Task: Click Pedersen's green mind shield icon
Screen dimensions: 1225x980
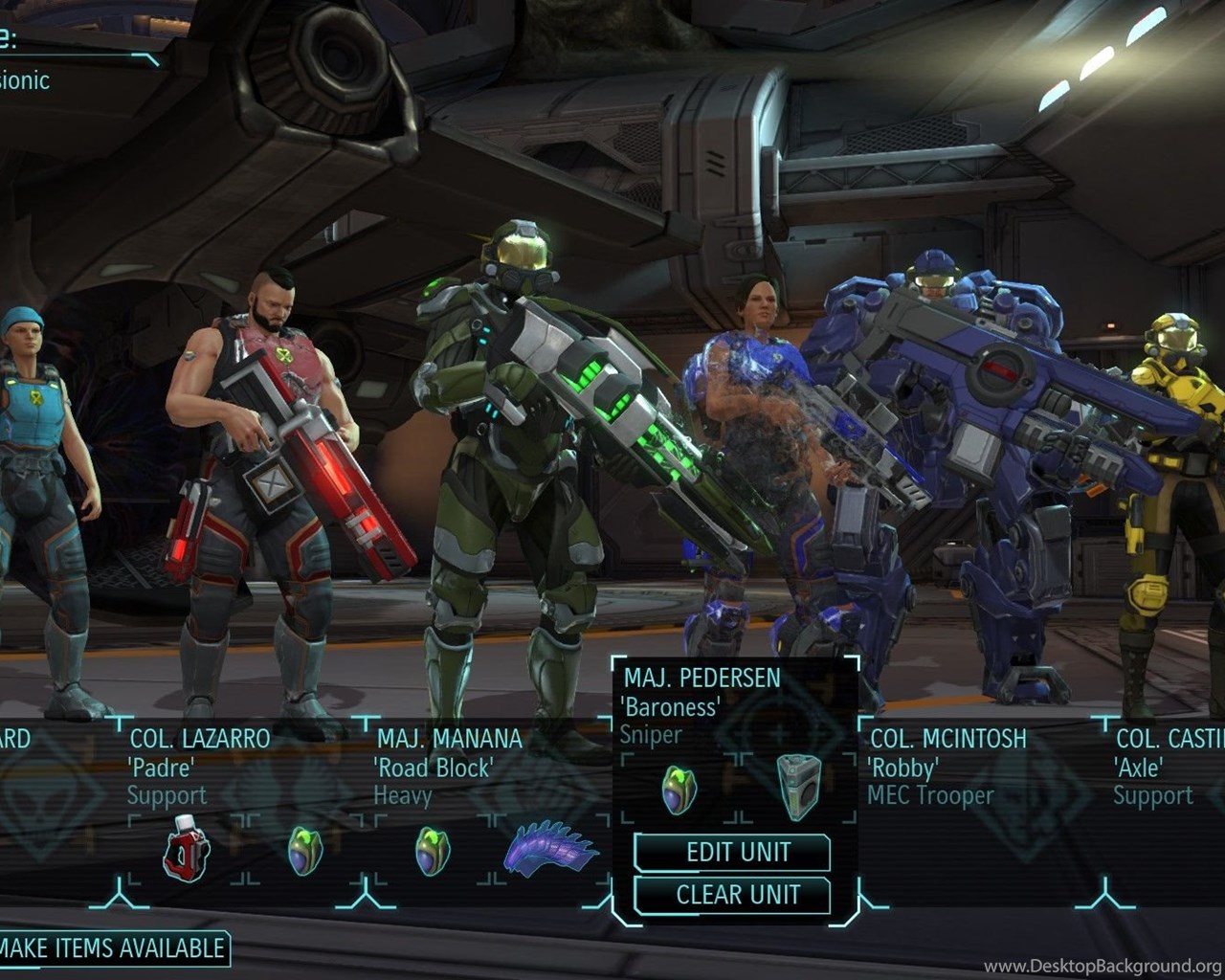Action: (x=679, y=790)
